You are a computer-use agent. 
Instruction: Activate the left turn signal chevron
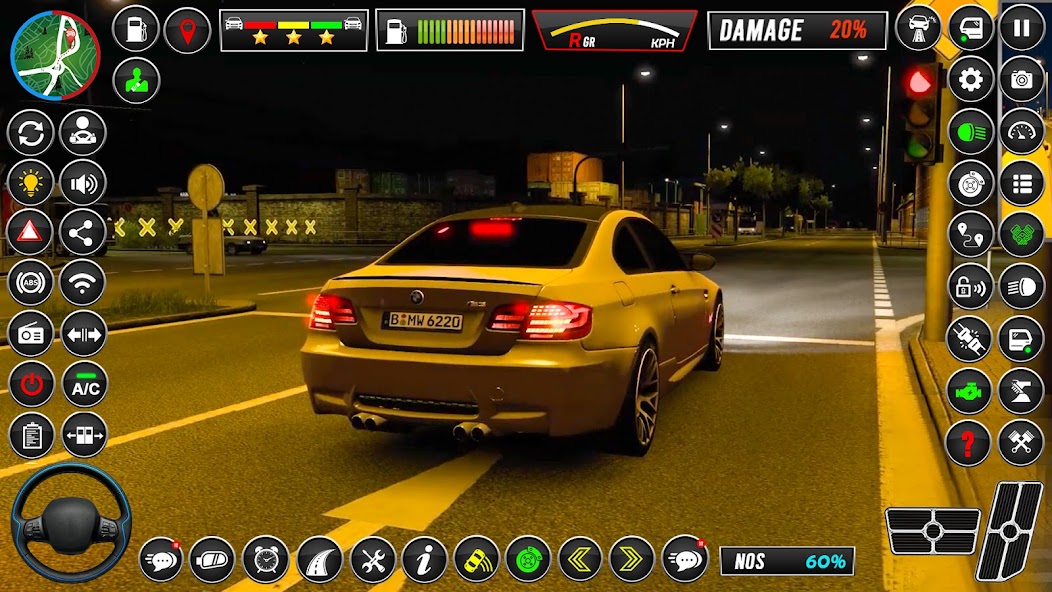pos(579,559)
